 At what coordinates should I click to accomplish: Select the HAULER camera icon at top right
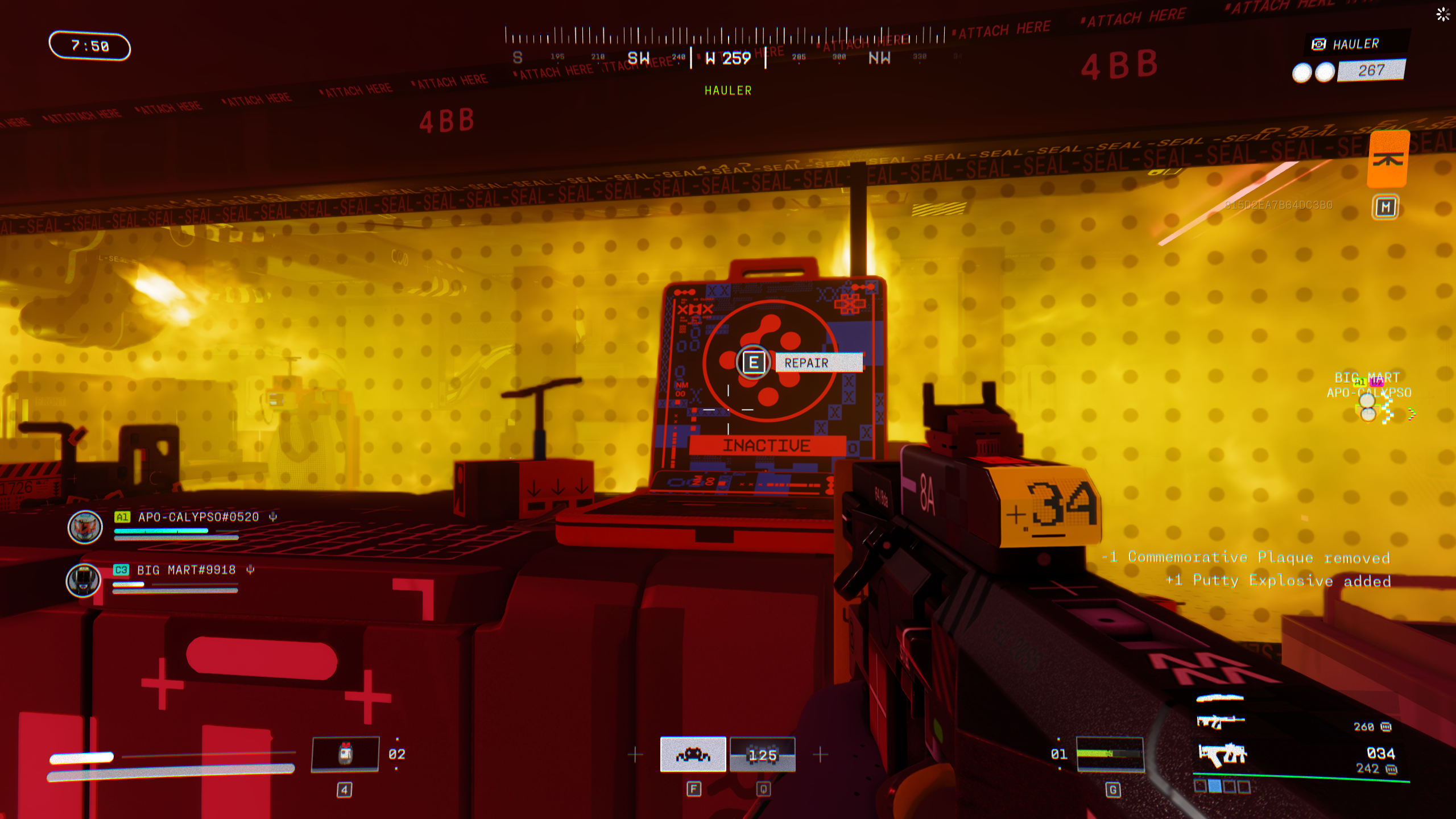pos(1318,44)
